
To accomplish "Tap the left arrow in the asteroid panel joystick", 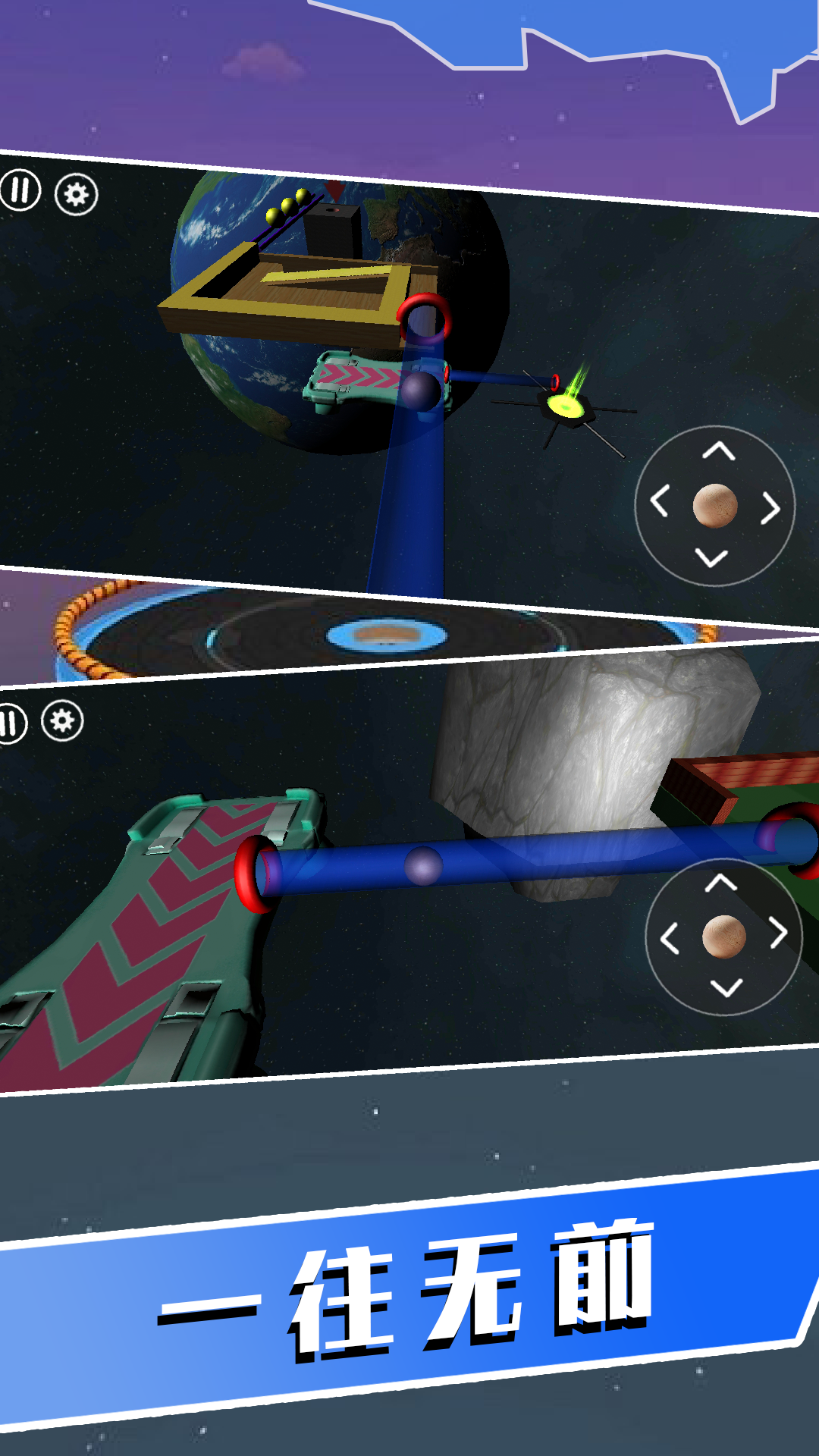I will pos(669,939).
